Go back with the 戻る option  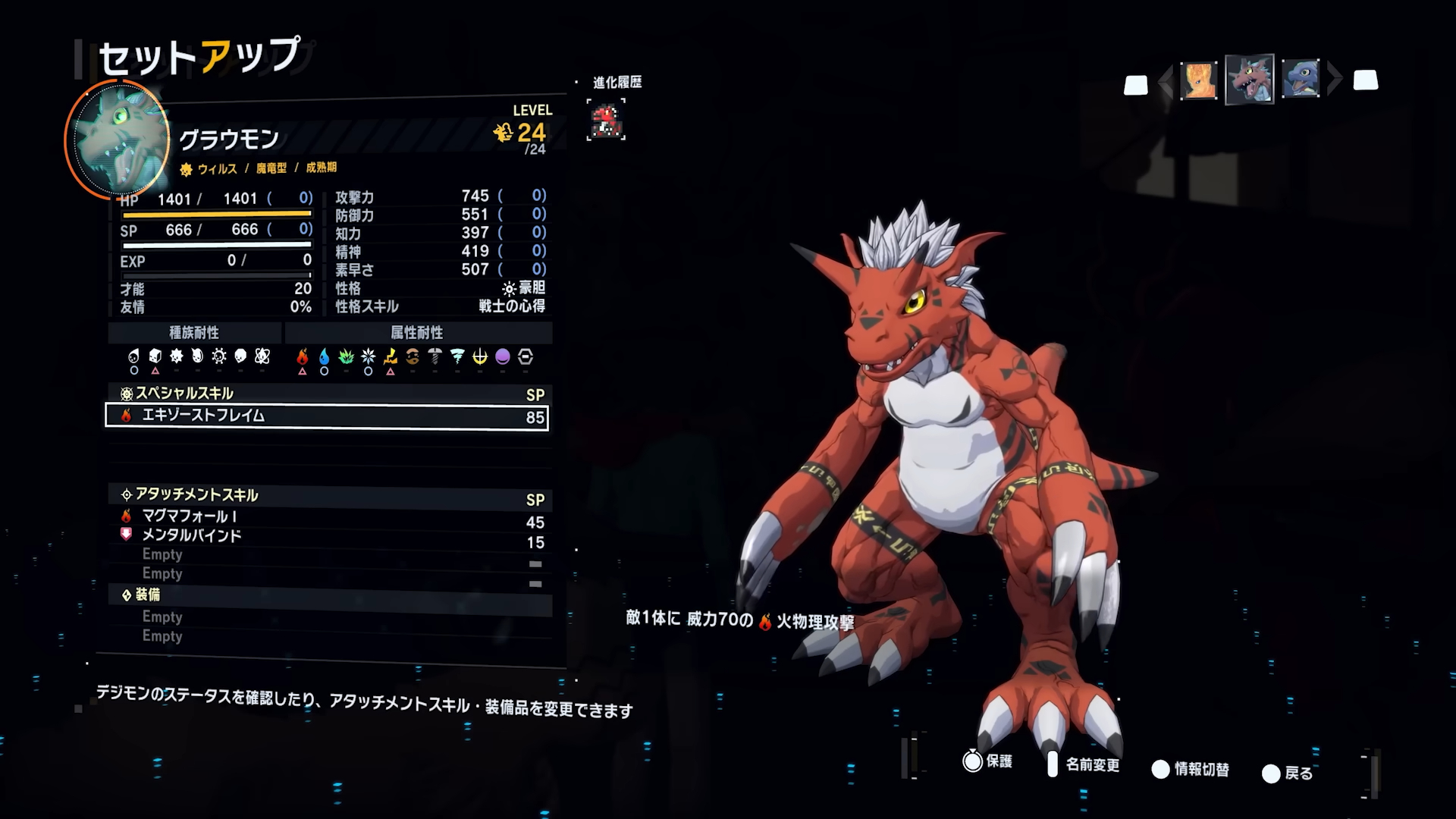click(x=1288, y=773)
